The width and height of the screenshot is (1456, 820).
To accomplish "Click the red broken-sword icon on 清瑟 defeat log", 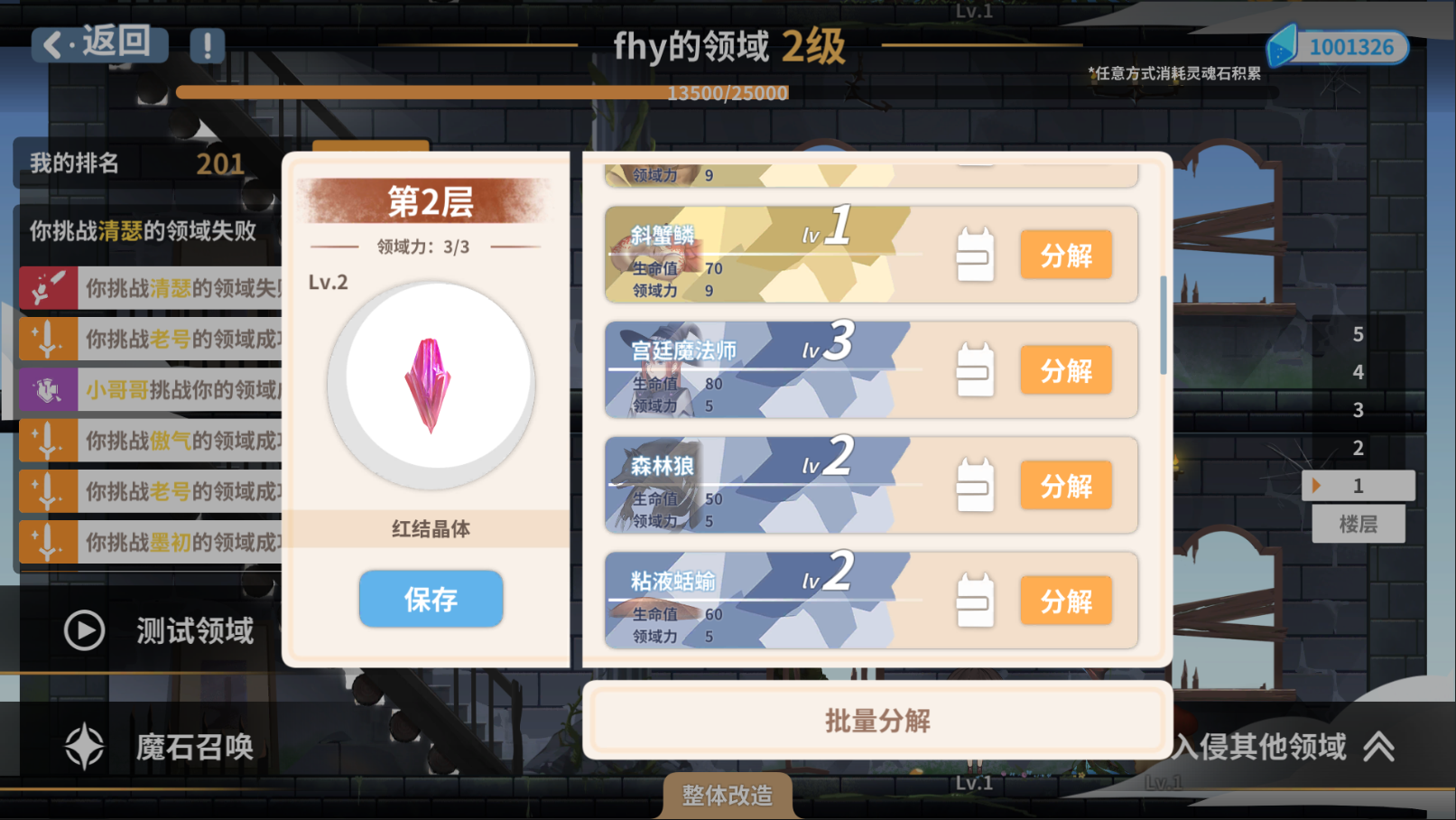I will (x=47, y=287).
